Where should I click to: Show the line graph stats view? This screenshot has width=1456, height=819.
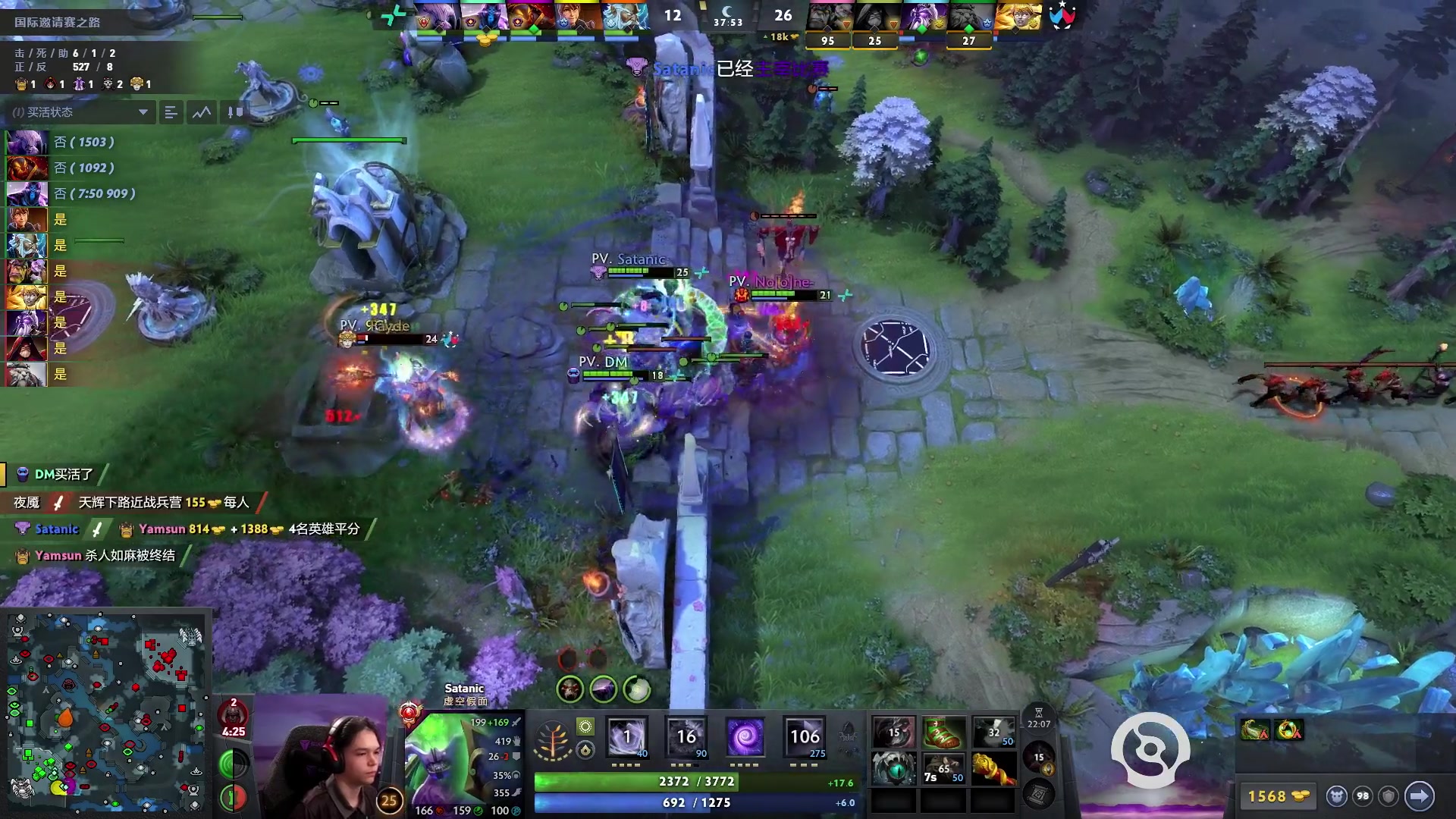[x=202, y=112]
